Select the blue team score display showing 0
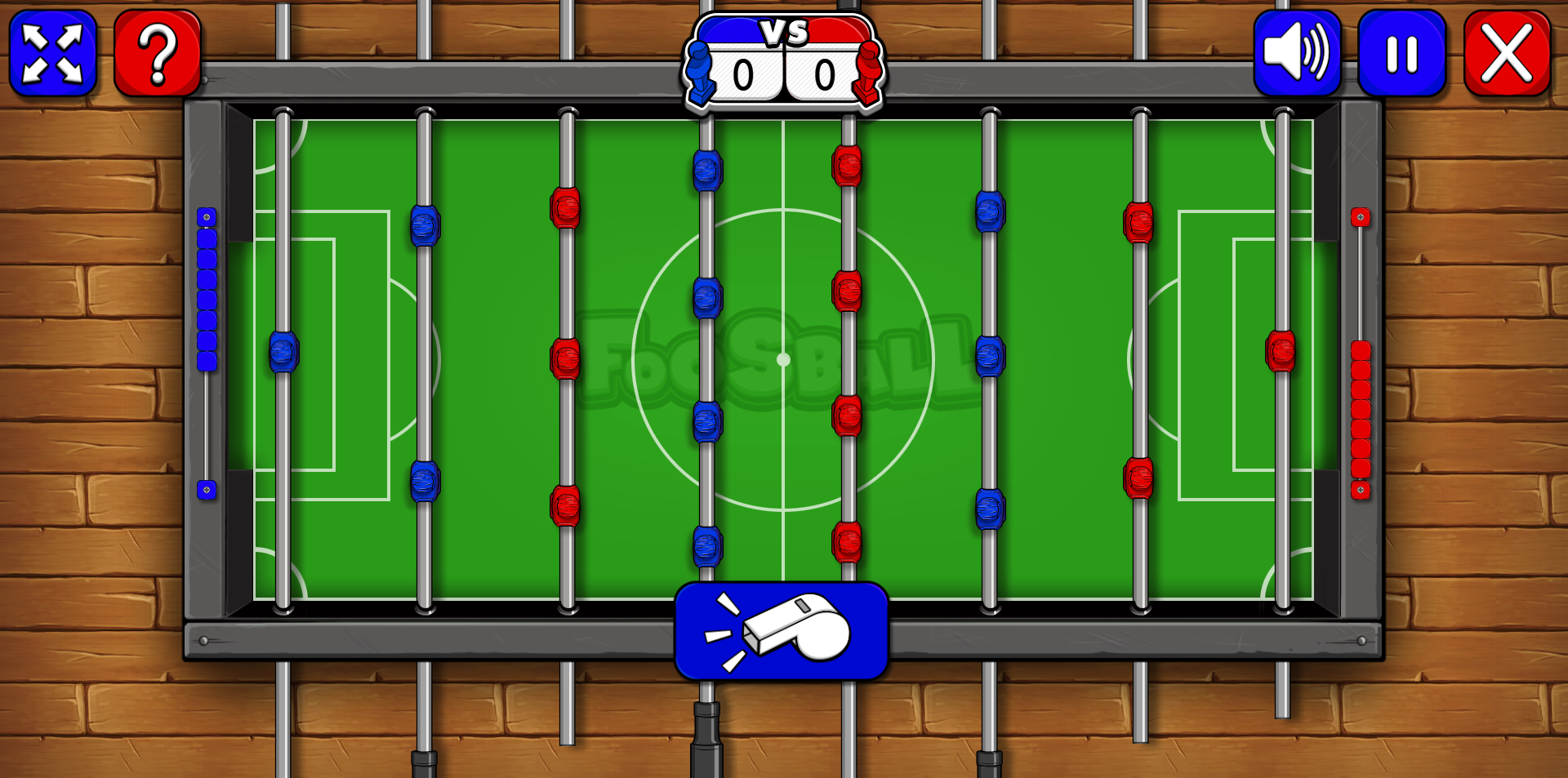 743,76
